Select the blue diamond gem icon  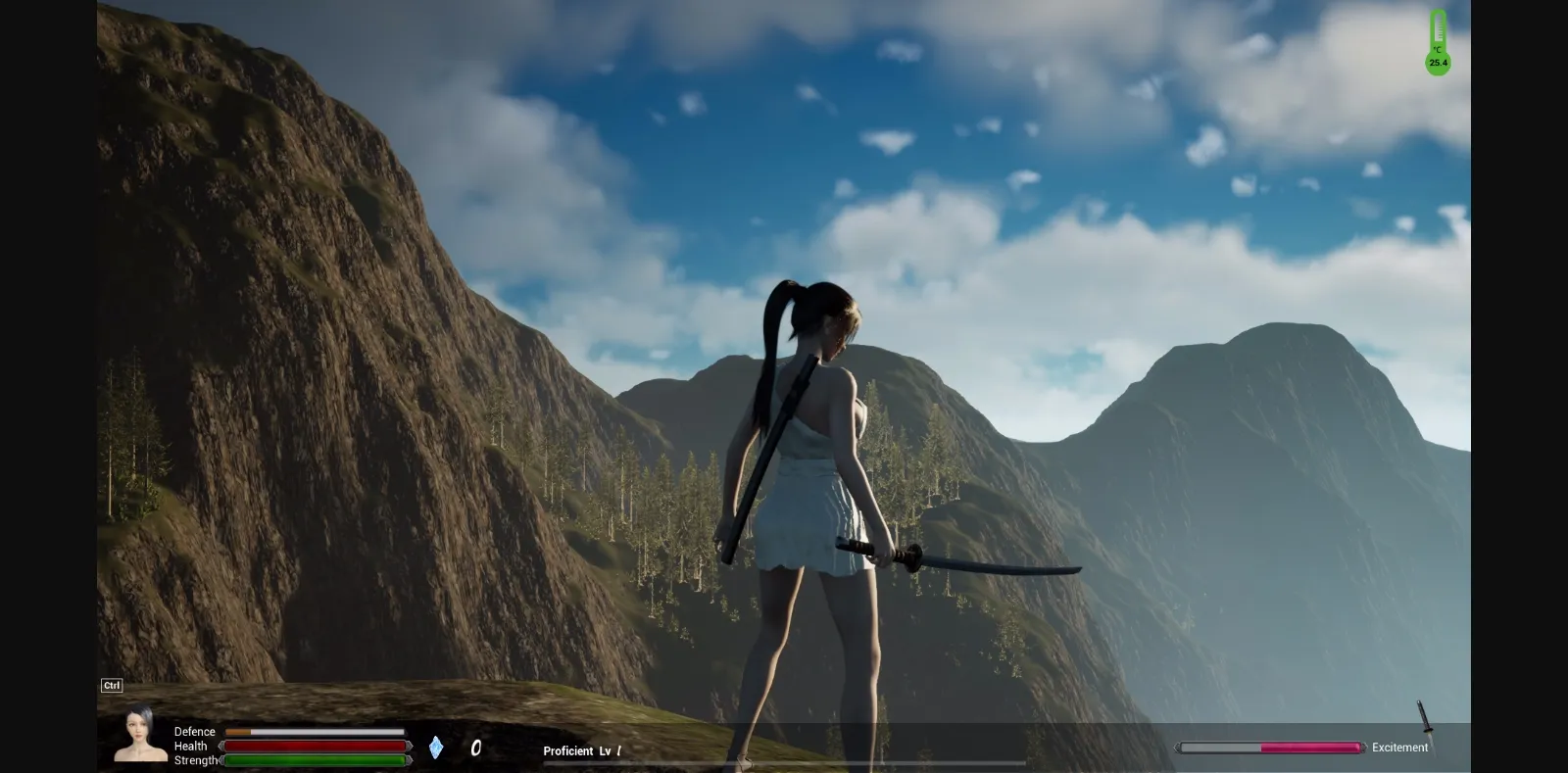tap(436, 748)
